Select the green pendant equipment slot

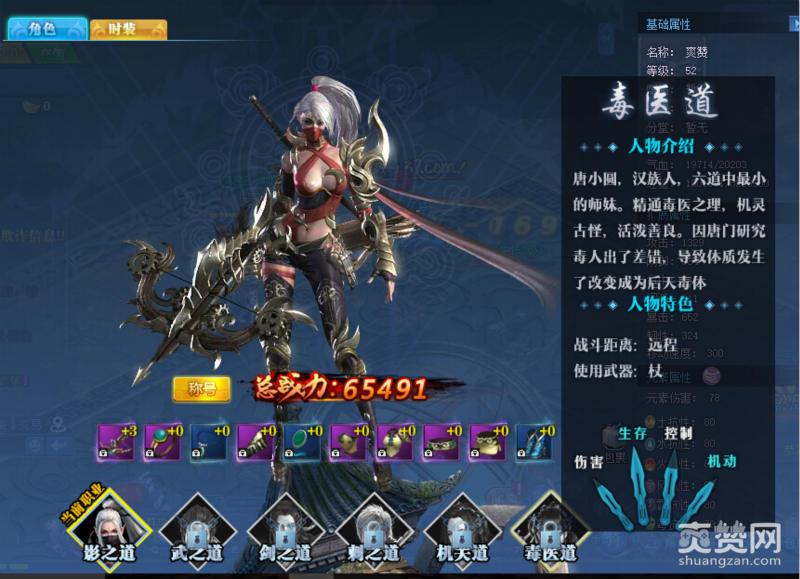point(302,441)
